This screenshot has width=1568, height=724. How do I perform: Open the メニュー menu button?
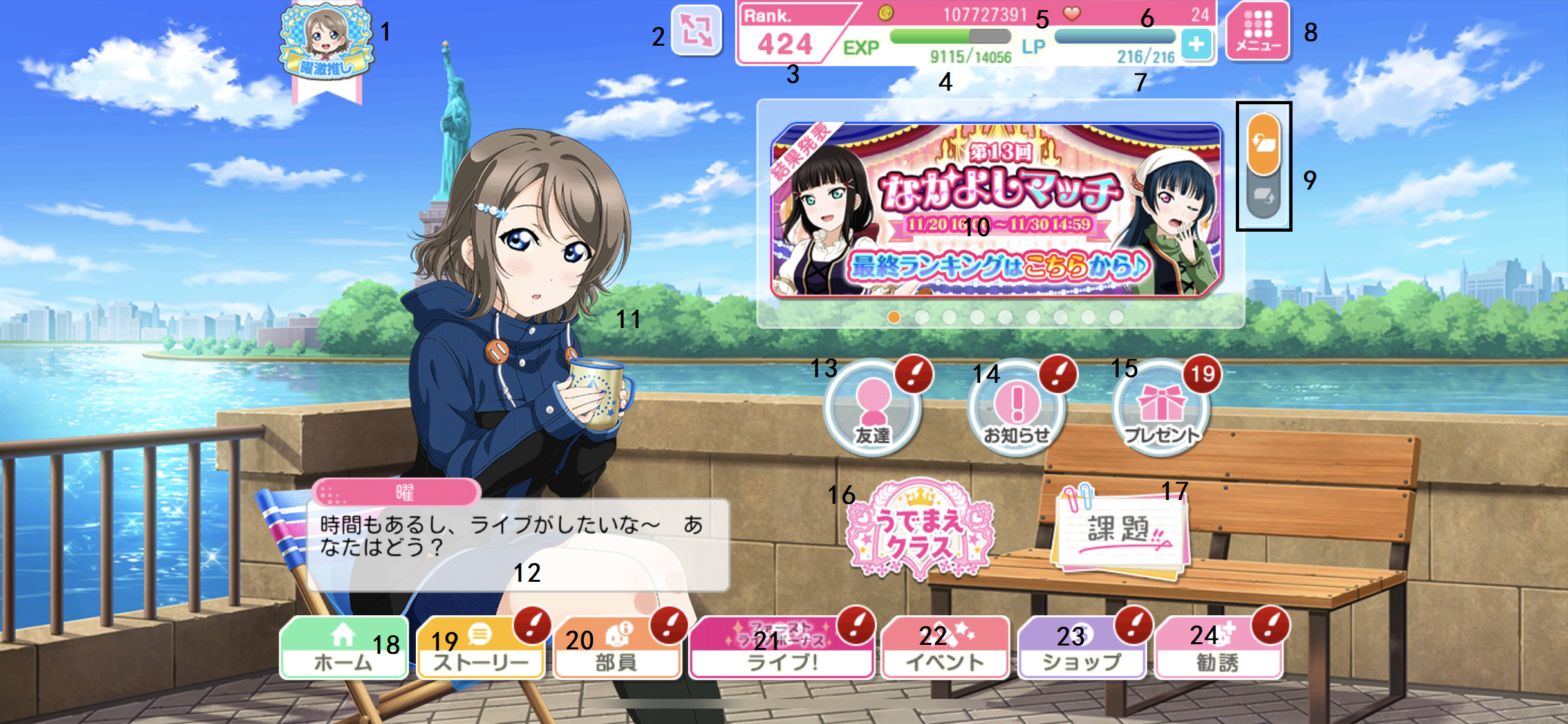1257,32
